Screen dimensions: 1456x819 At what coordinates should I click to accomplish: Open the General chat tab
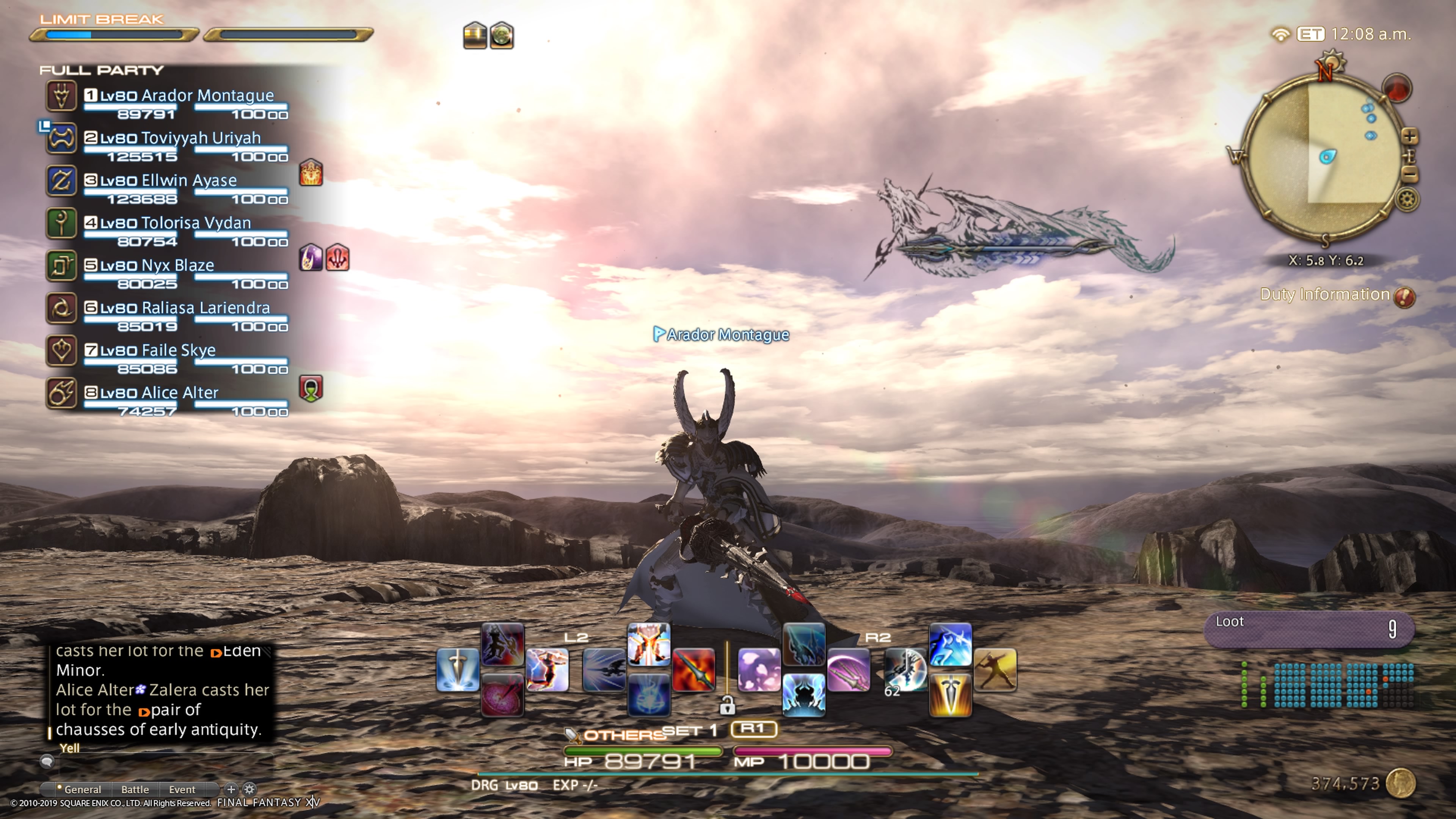[x=82, y=789]
